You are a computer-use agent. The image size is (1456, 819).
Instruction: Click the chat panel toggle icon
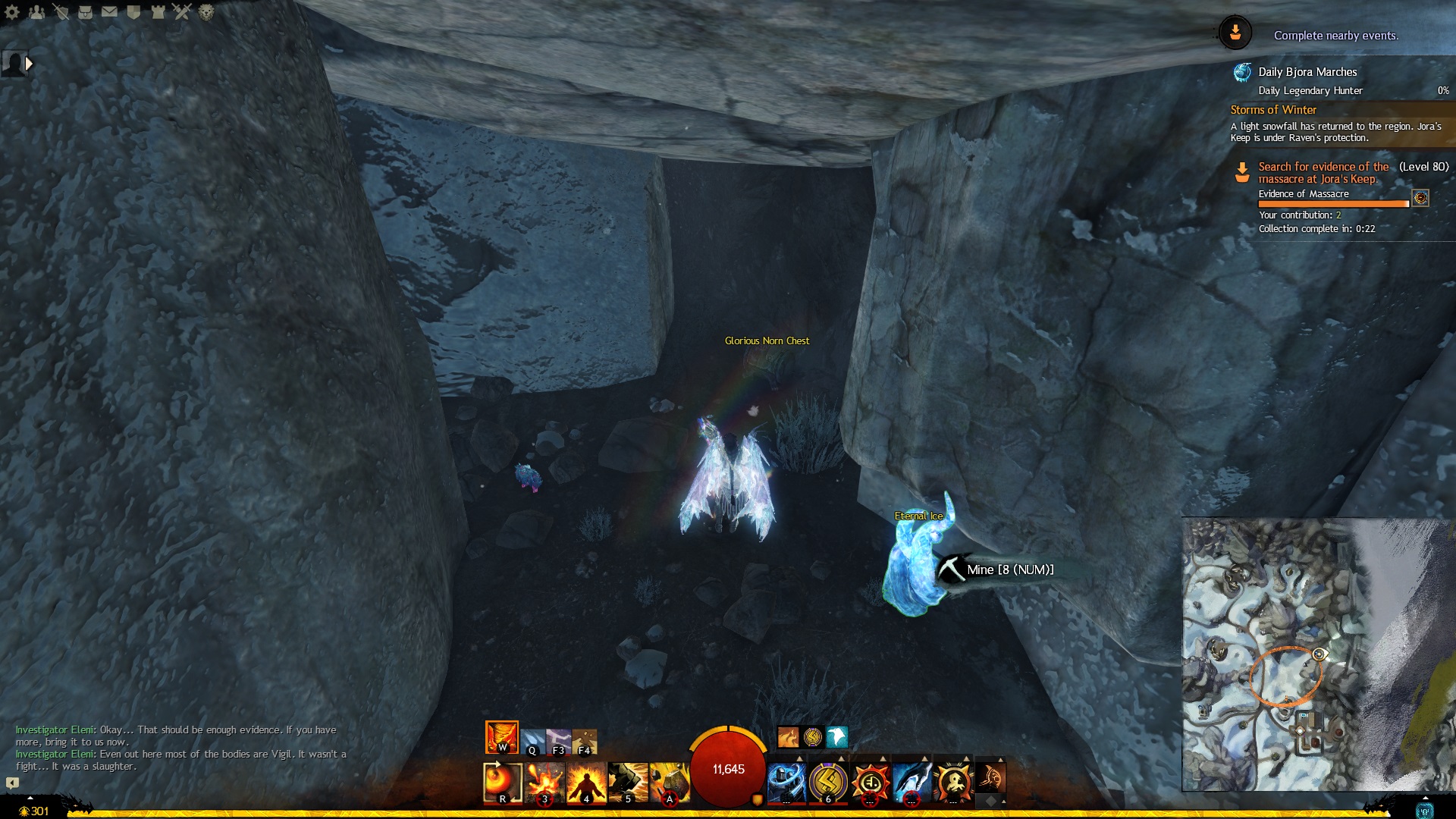click(12, 783)
